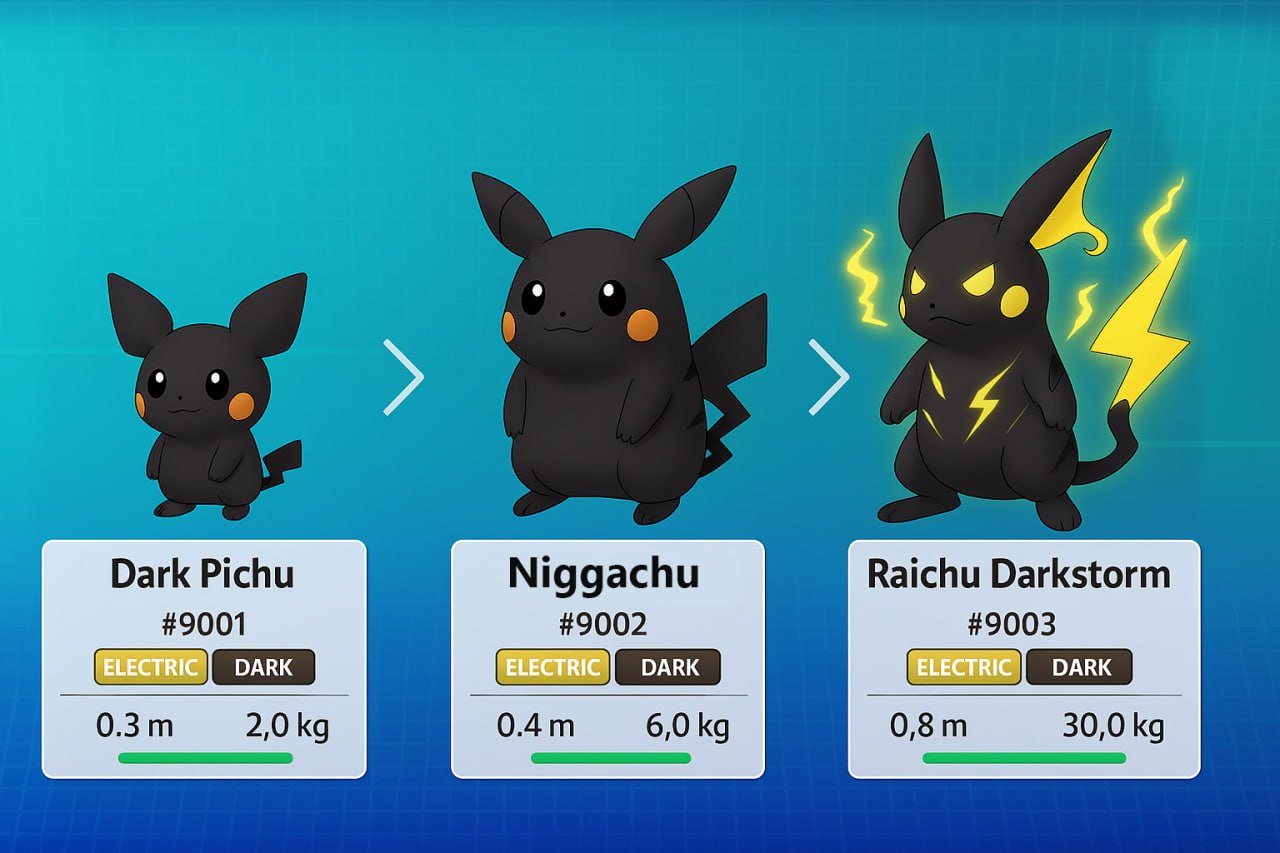Open the #9002 evolution info card
The width and height of the screenshot is (1280, 853).
(607, 659)
